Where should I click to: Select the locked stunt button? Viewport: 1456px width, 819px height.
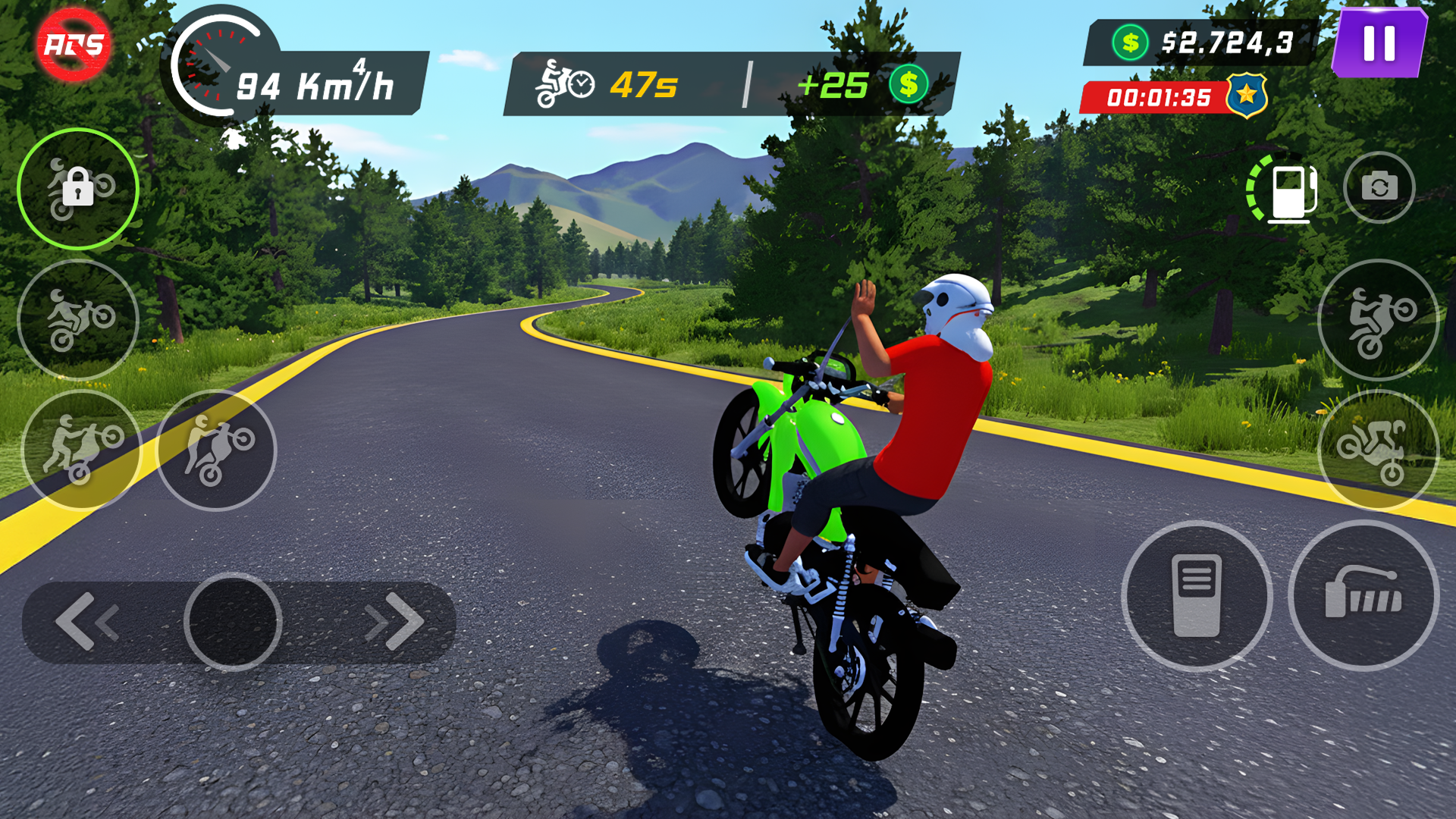point(78,189)
